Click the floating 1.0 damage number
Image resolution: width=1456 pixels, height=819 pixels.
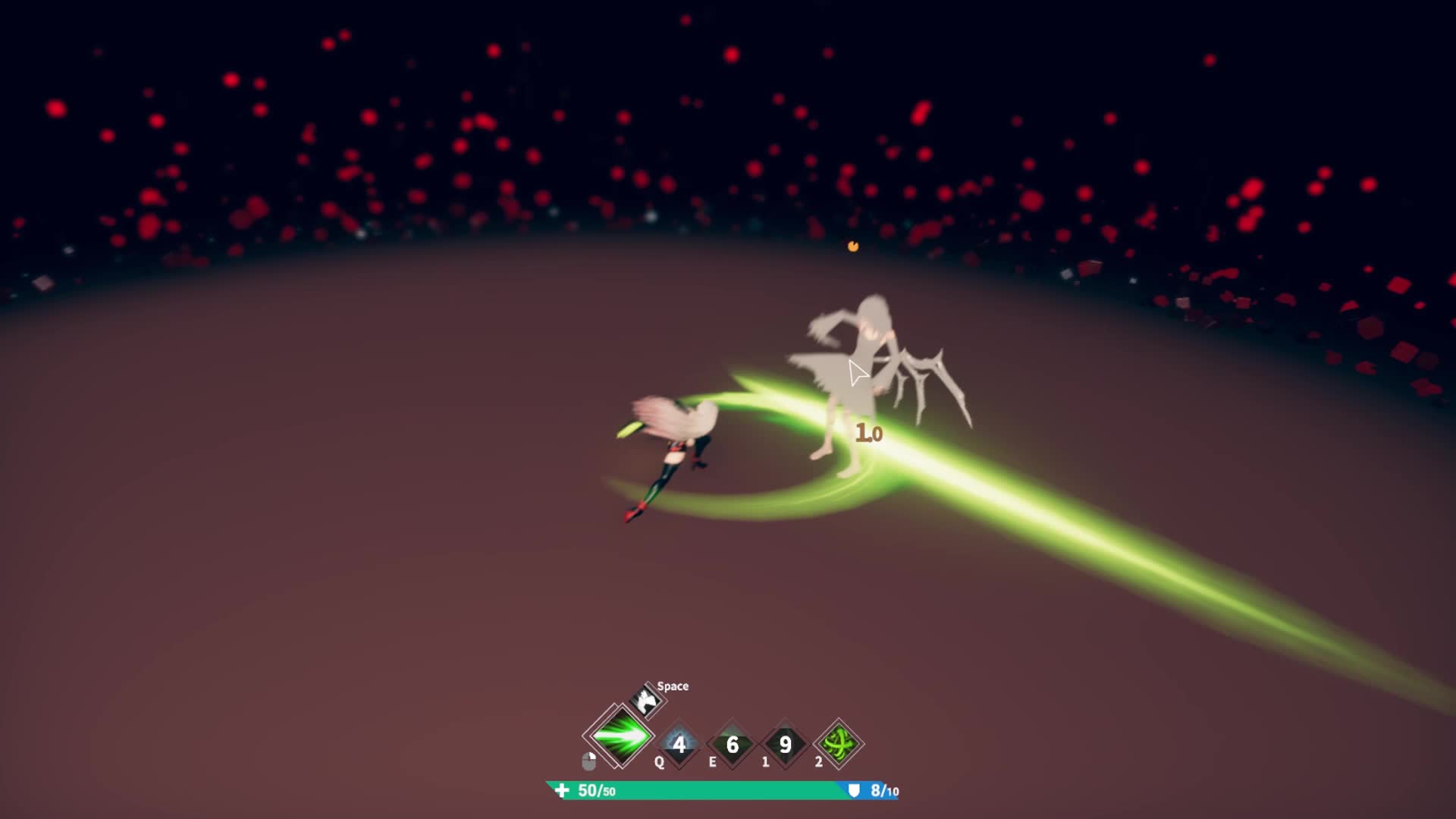pyautogui.click(x=869, y=434)
